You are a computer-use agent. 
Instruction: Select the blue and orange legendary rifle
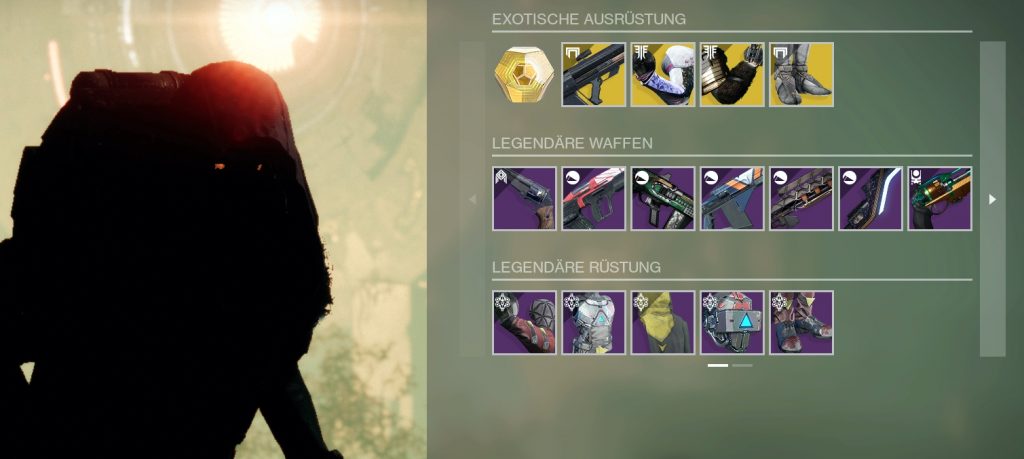click(x=732, y=199)
